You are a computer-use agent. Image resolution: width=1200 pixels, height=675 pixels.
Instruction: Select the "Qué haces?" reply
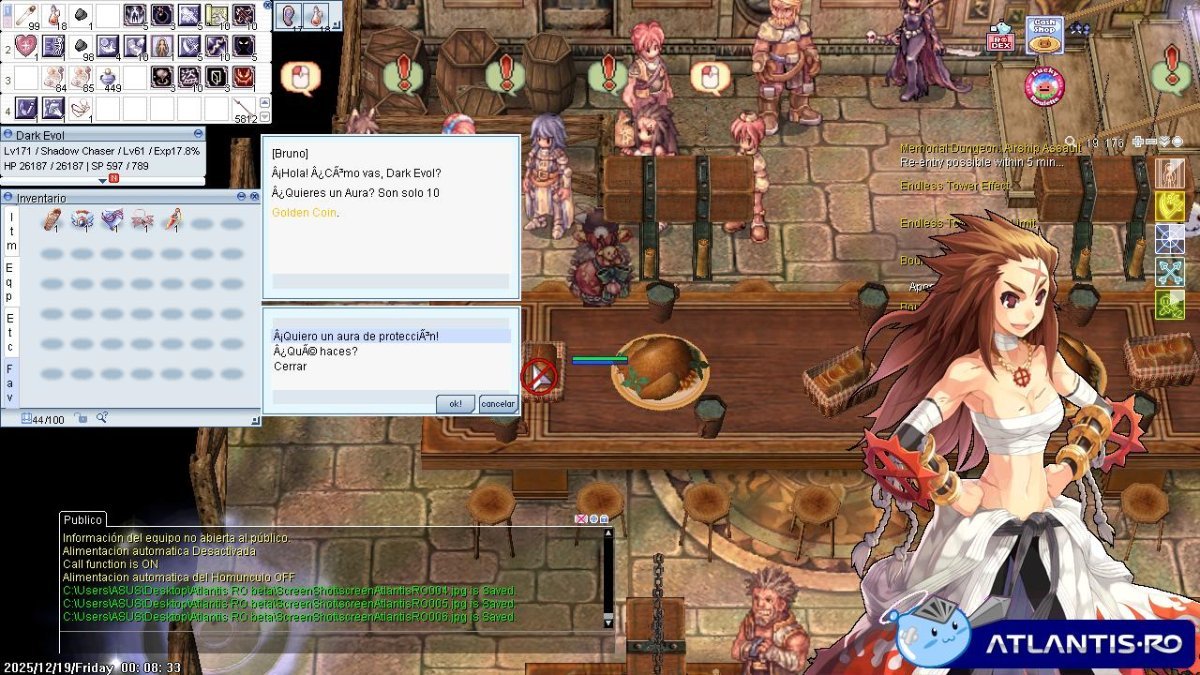coord(316,351)
